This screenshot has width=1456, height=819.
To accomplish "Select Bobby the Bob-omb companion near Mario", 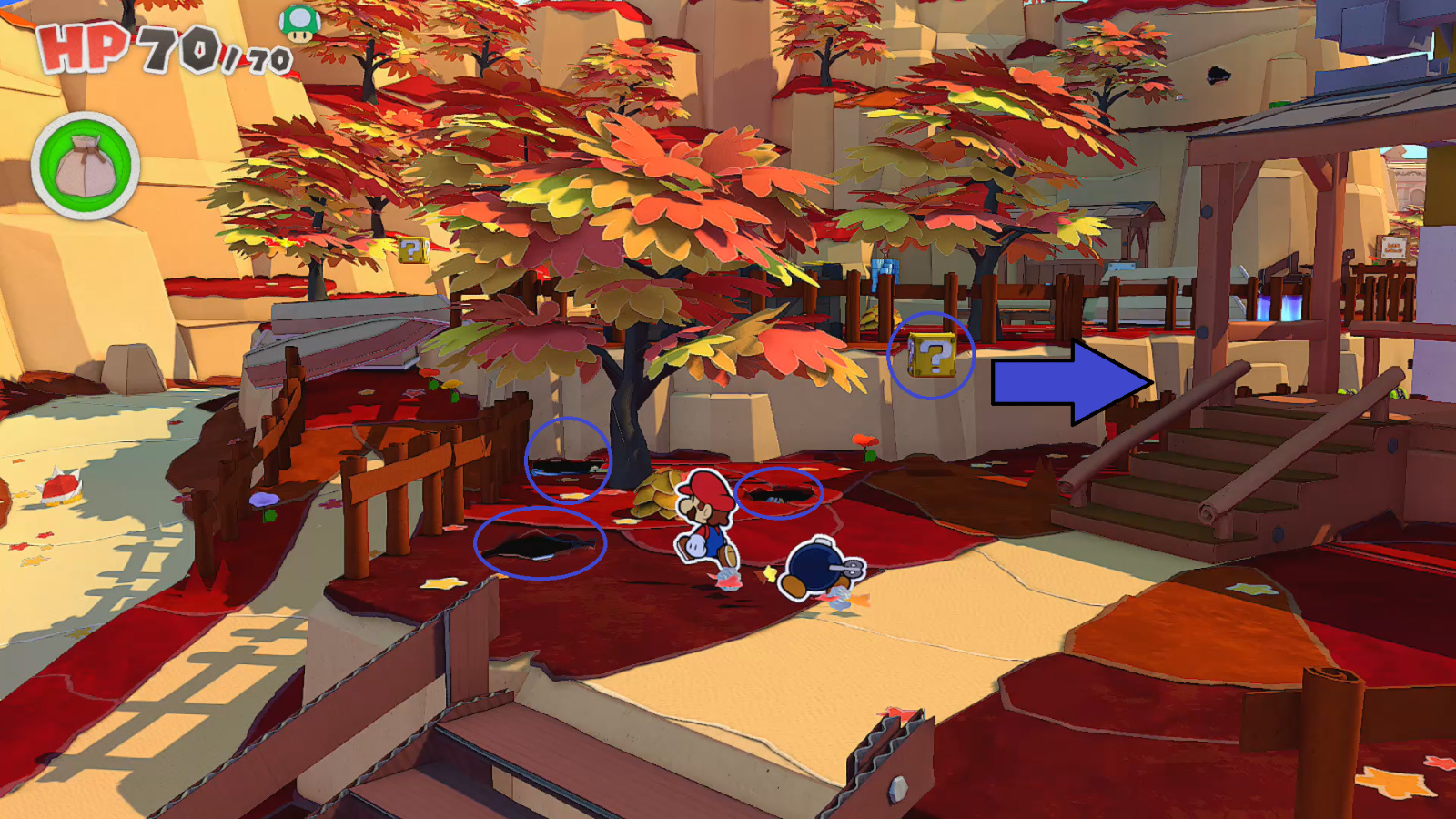I will click(813, 569).
